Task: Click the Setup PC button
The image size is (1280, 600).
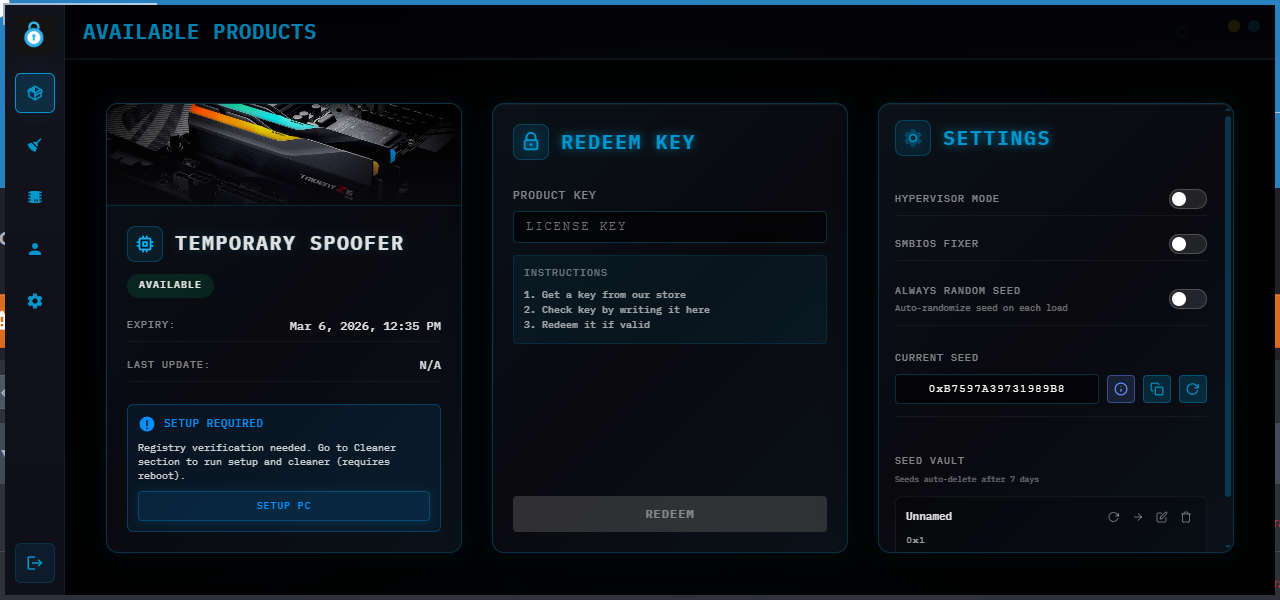Action: 284,506
